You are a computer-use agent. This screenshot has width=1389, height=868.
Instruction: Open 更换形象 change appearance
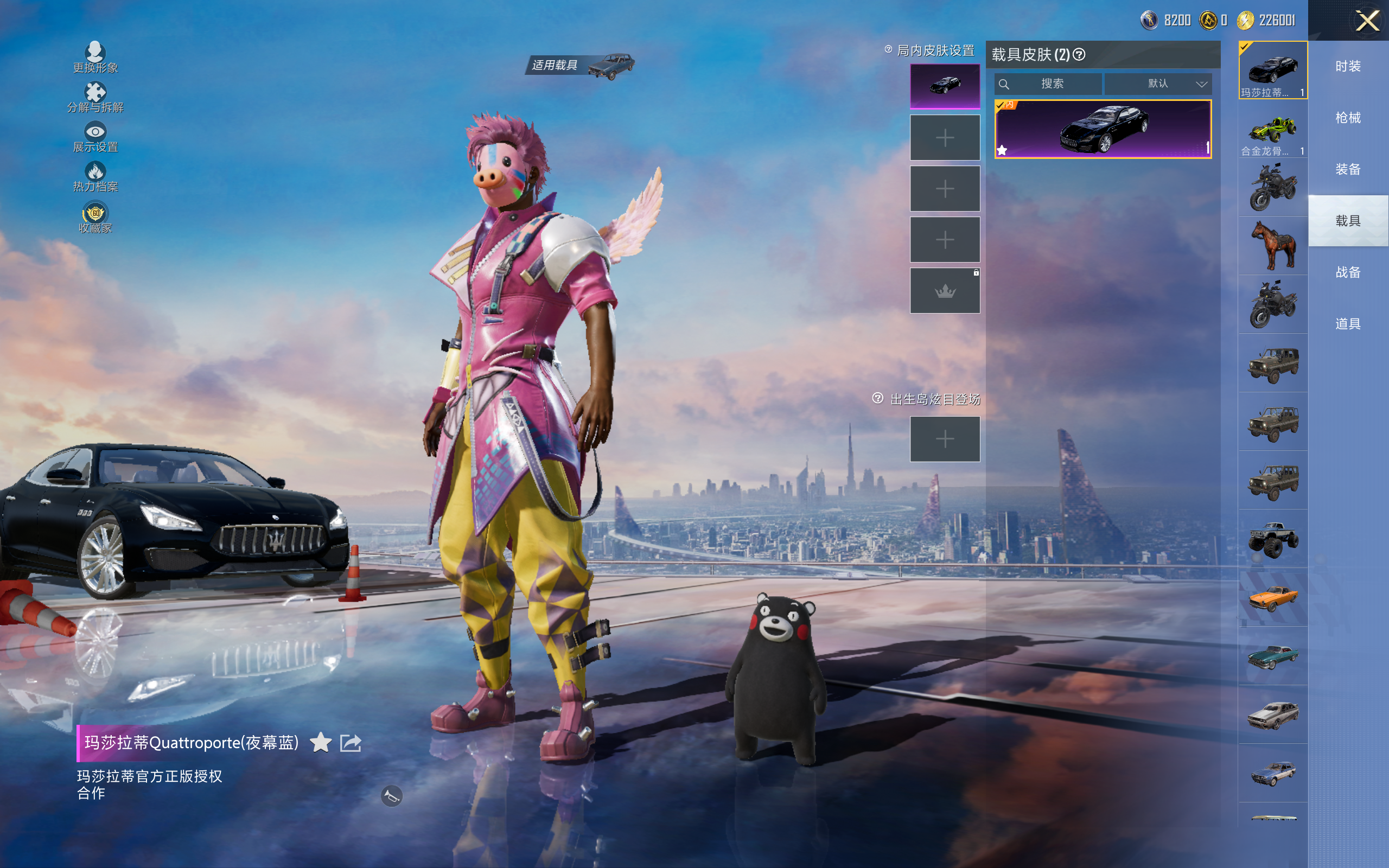[95, 58]
